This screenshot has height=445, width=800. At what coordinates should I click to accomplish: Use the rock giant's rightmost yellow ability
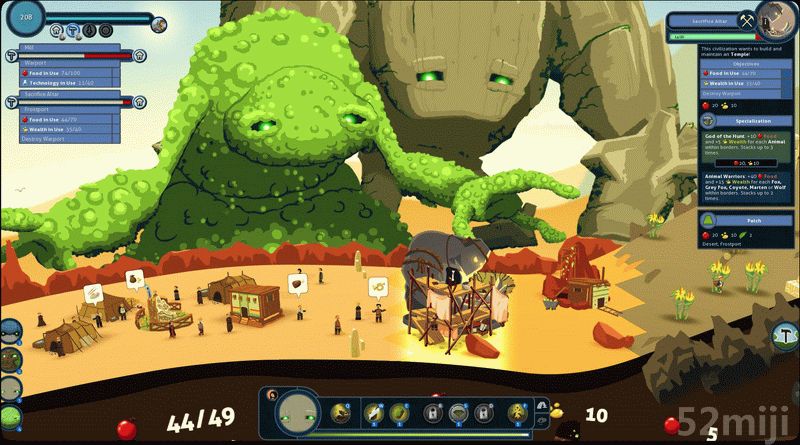(x=517, y=411)
